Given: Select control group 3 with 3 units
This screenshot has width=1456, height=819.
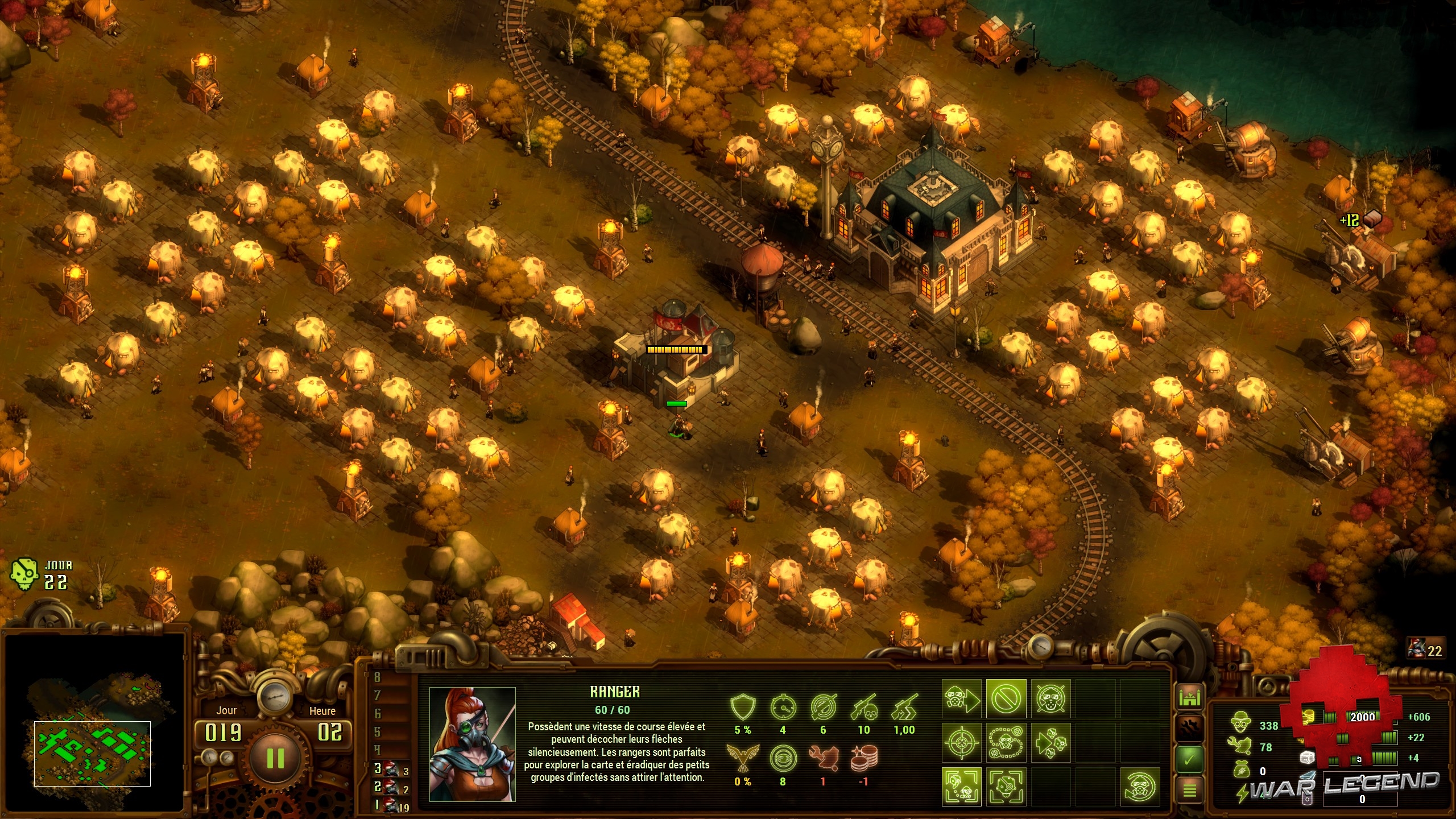Looking at the screenshot, I should [x=391, y=770].
